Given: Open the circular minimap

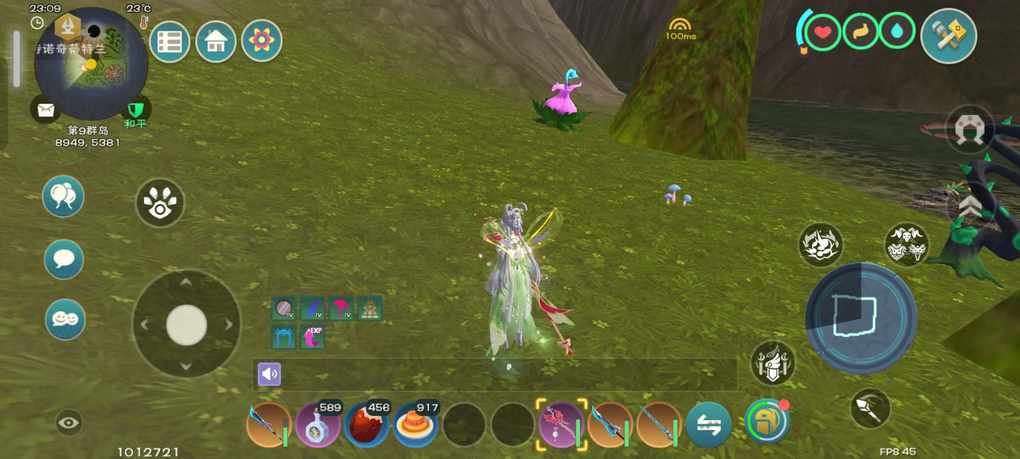Looking at the screenshot, I should coord(91,63).
